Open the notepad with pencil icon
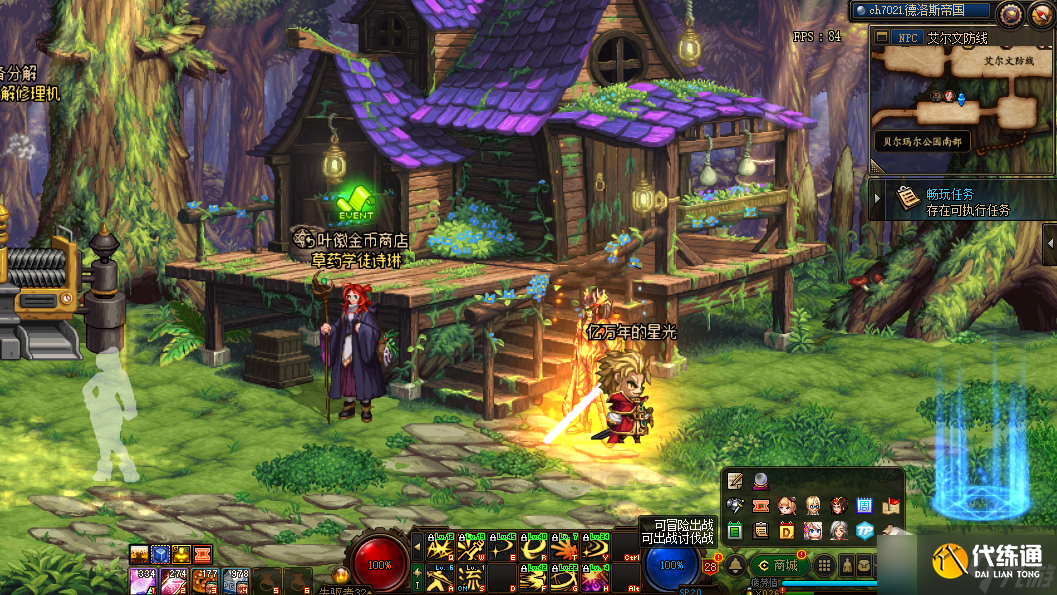Viewport: 1057px width, 595px height. [x=736, y=481]
